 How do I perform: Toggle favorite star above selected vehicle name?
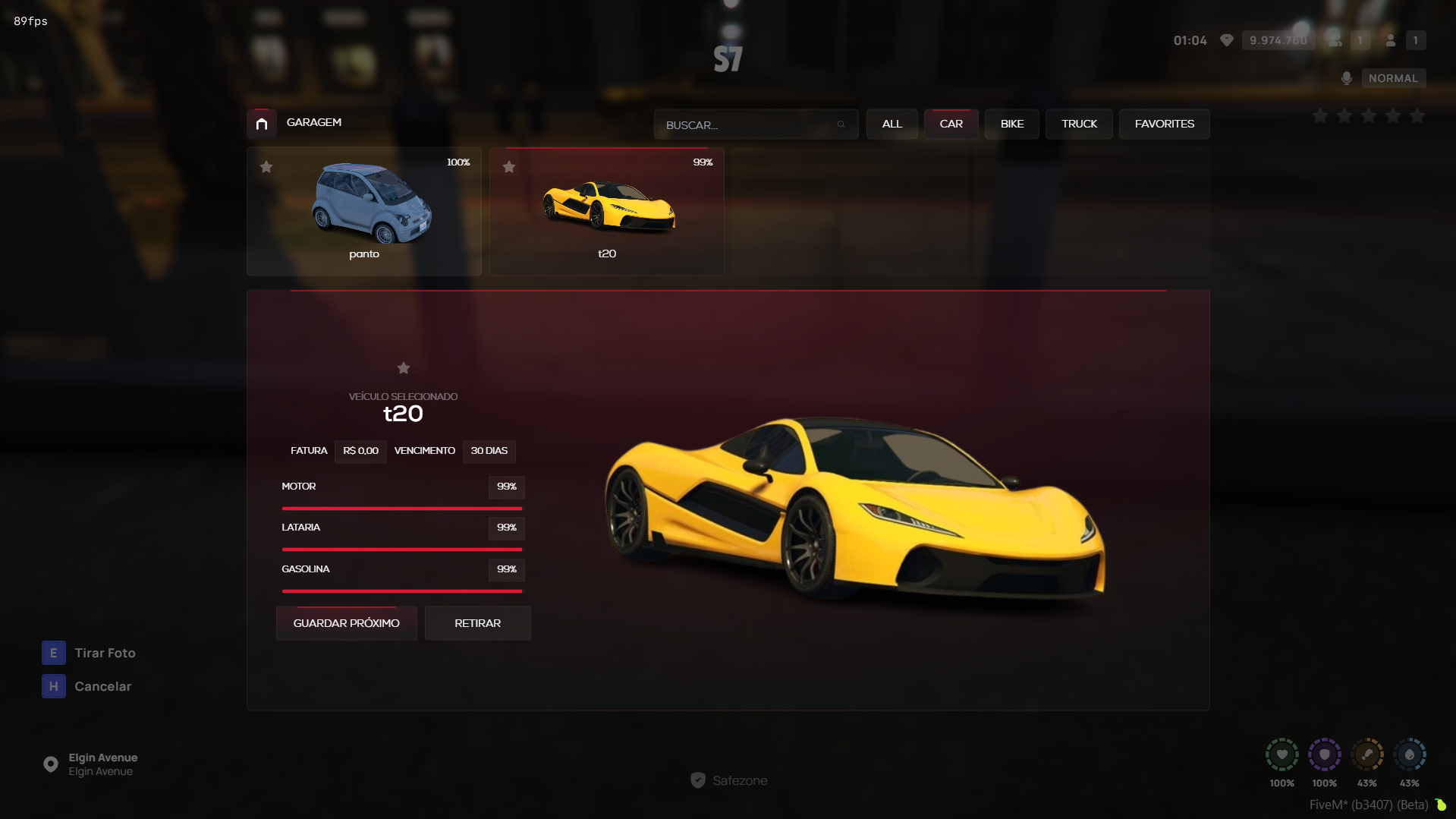[x=404, y=368]
